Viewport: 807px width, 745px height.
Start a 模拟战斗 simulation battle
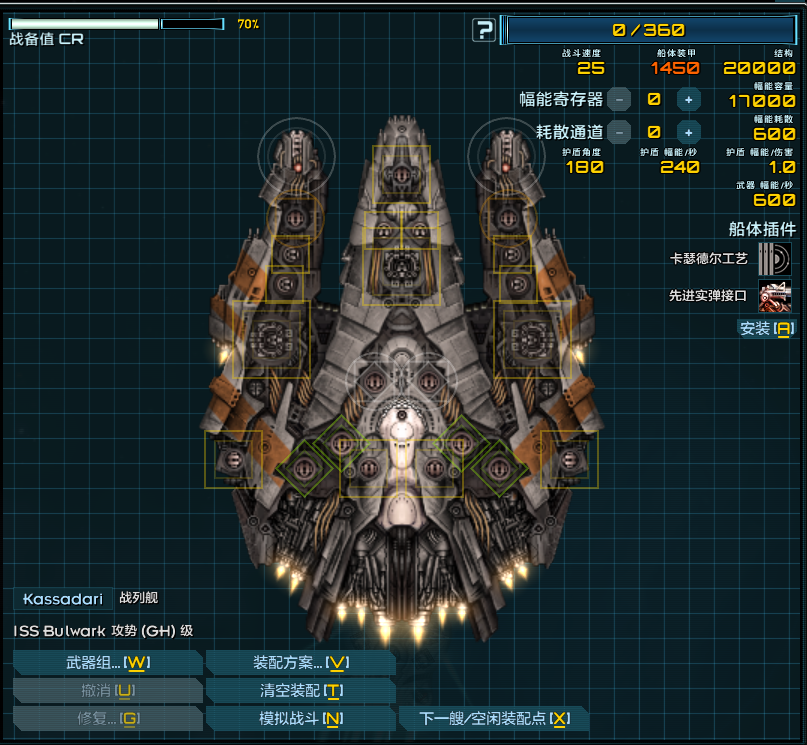click(300, 718)
